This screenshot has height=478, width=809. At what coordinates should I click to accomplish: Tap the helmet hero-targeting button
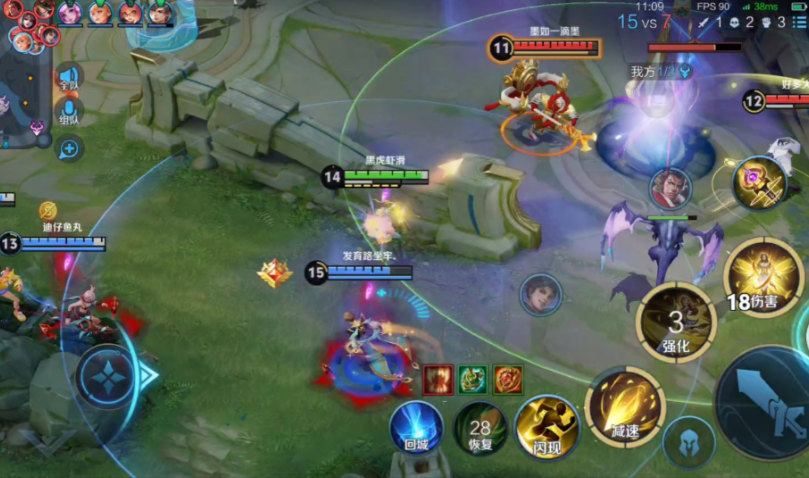tap(689, 442)
